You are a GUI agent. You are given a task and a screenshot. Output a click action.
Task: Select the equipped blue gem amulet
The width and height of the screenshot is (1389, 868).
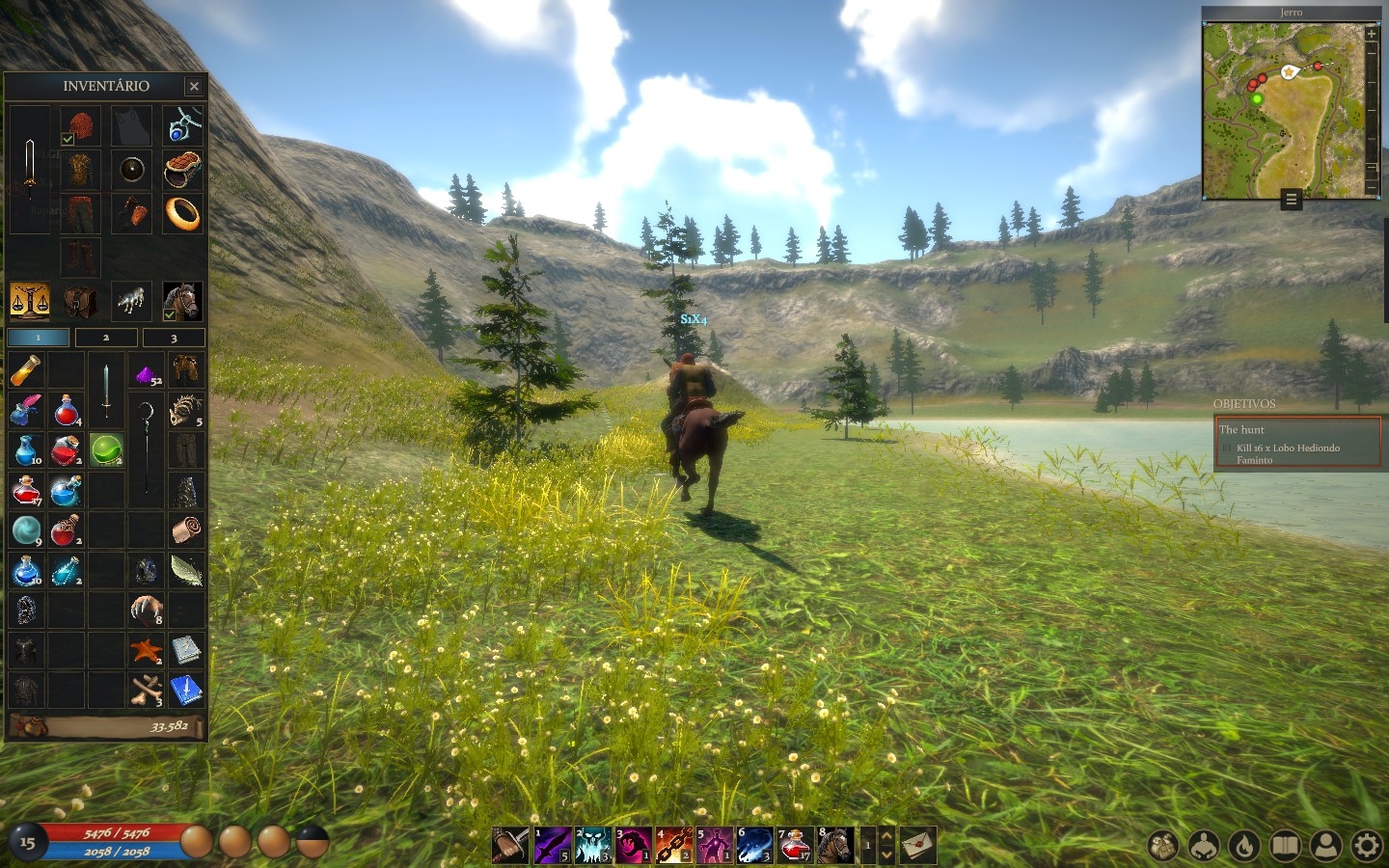(x=183, y=126)
